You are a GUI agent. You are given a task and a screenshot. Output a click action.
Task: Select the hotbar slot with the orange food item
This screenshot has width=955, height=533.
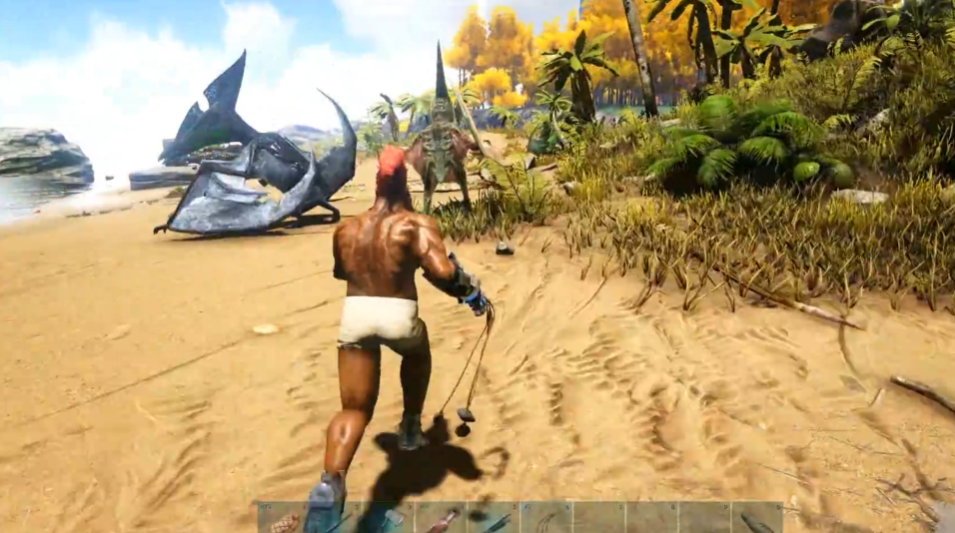[285, 519]
